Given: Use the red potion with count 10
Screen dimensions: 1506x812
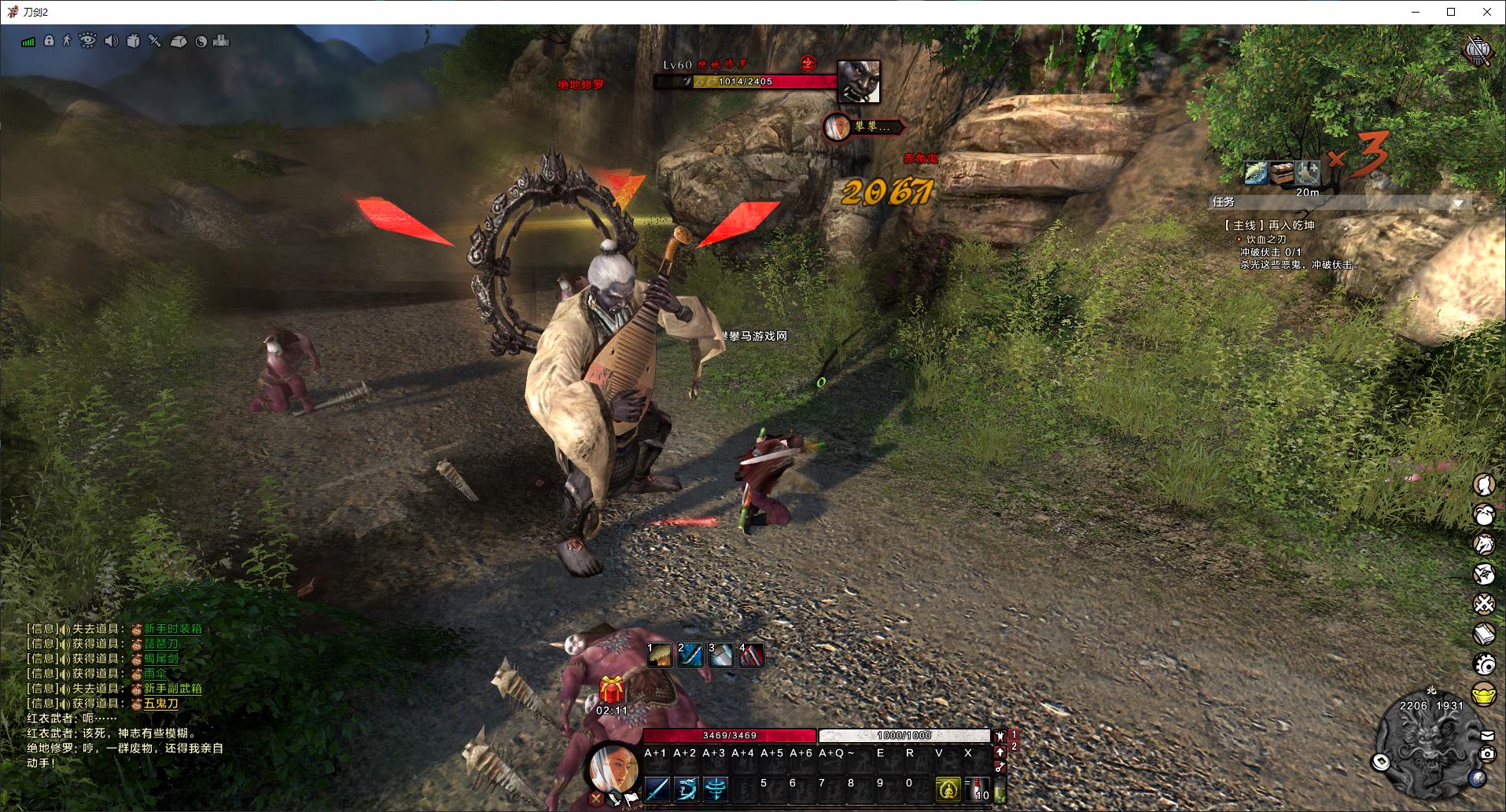Looking at the screenshot, I should [x=979, y=788].
